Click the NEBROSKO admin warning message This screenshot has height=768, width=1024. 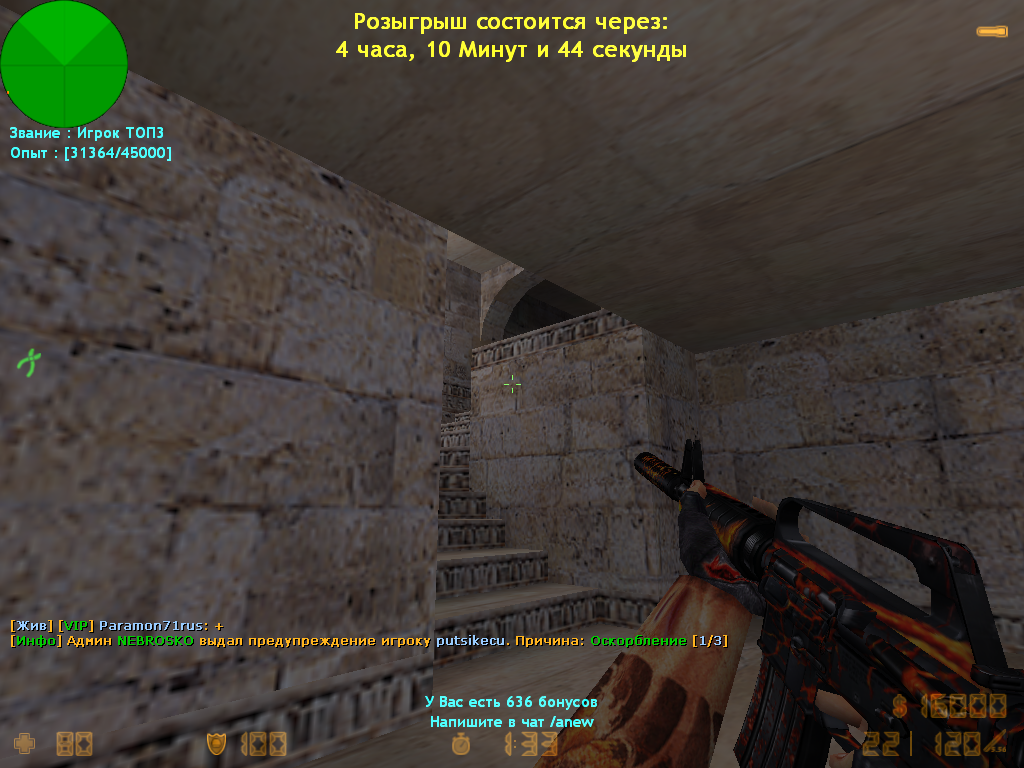tap(369, 640)
